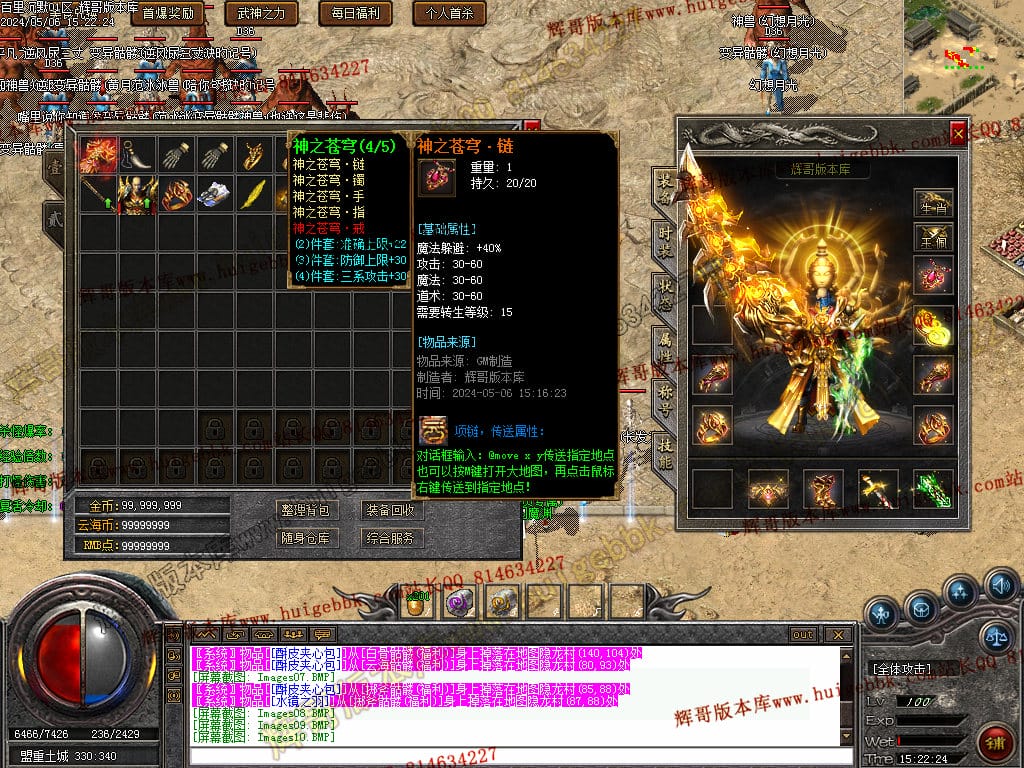This screenshot has height=768, width=1024.
Task: Open the 综合服务 services button
Action: coord(390,538)
